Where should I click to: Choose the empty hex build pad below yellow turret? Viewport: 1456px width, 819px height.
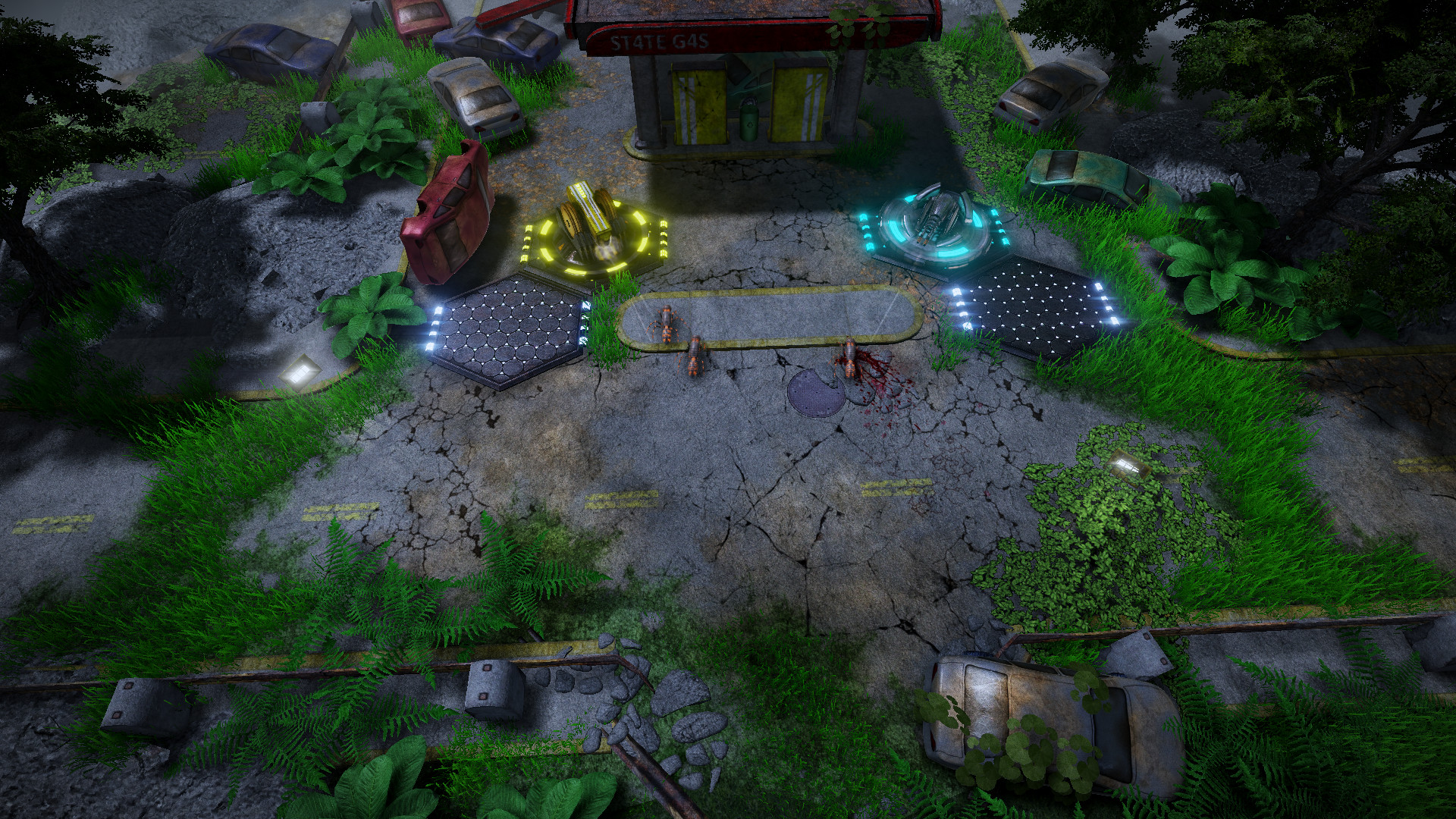(507, 332)
